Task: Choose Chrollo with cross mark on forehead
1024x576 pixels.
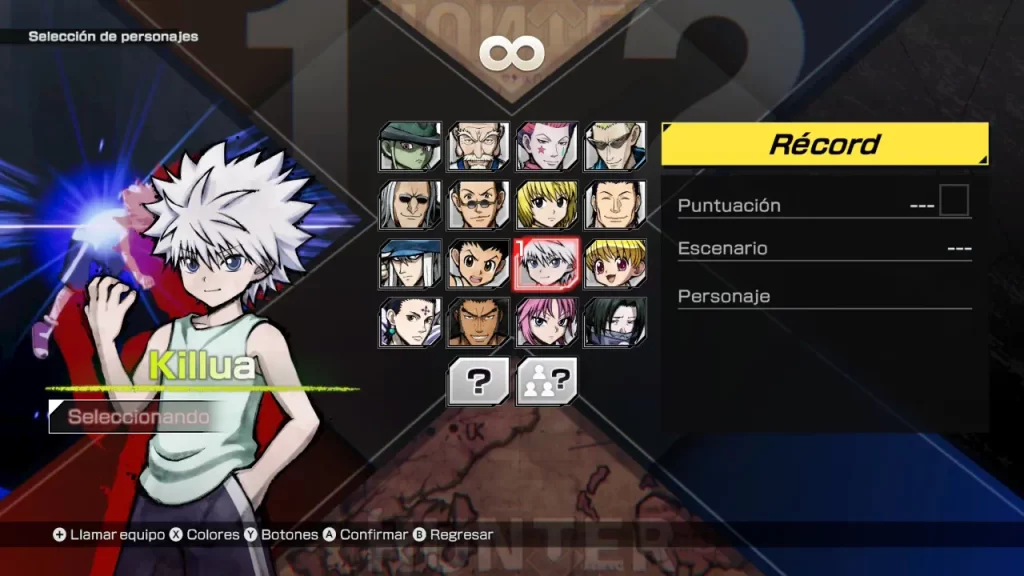Action: (x=410, y=321)
